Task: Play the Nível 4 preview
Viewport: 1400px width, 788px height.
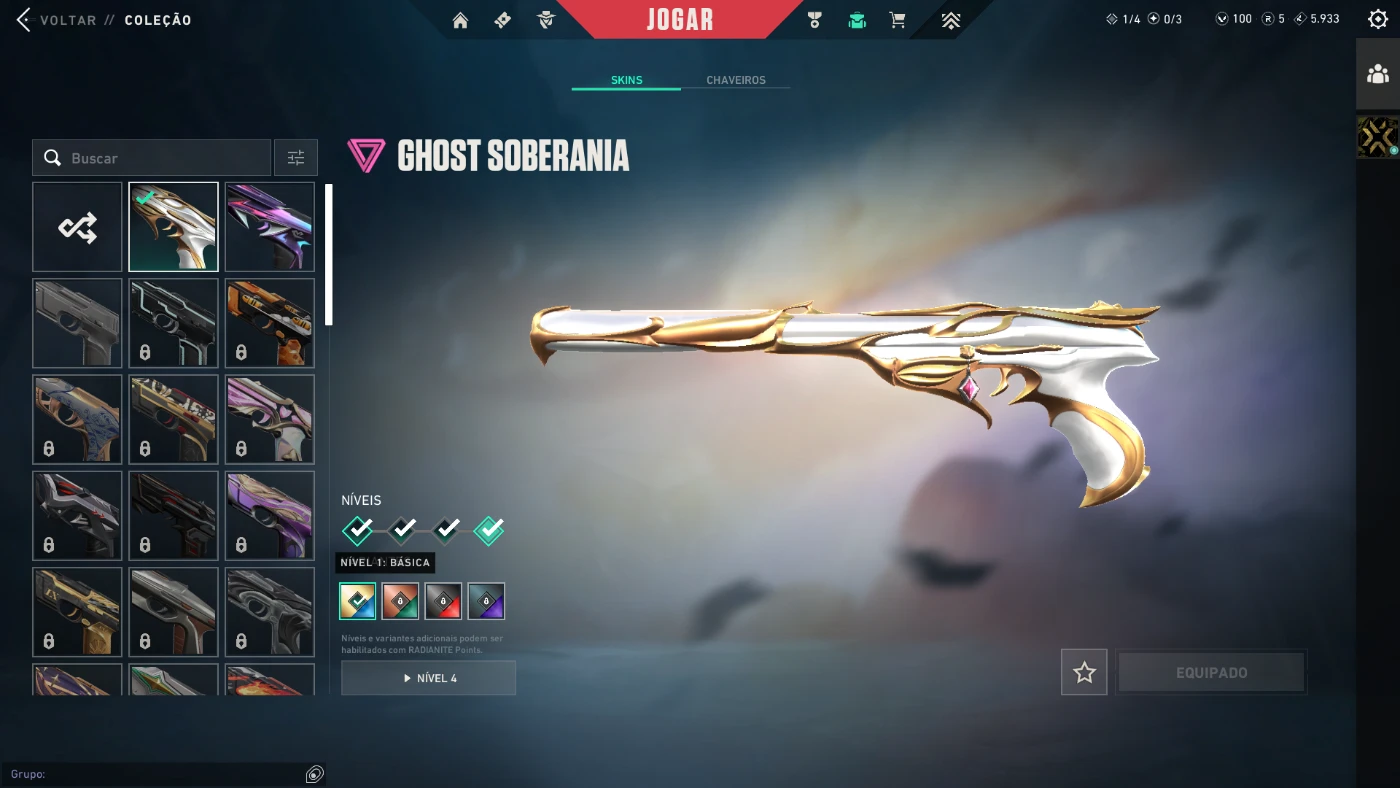Action: [428, 678]
